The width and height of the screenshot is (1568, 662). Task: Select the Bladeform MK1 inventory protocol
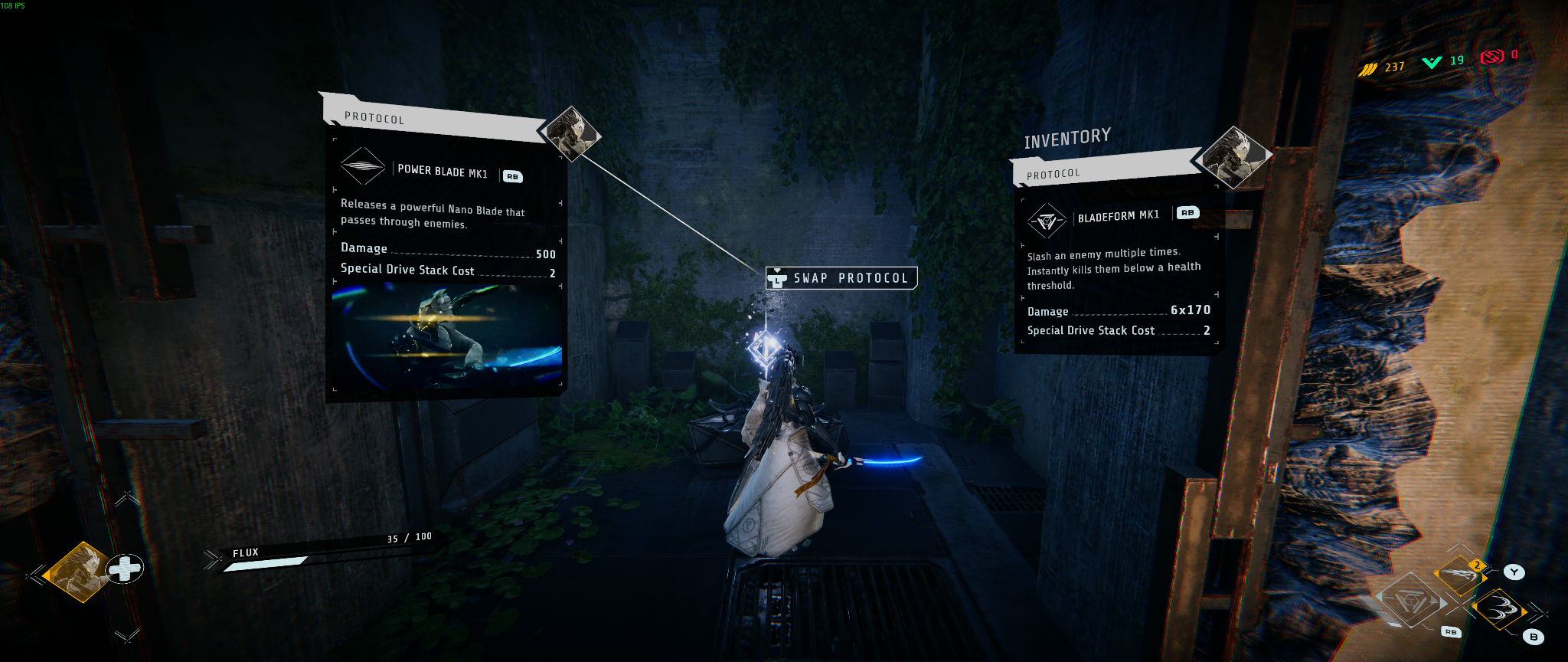click(x=1118, y=217)
